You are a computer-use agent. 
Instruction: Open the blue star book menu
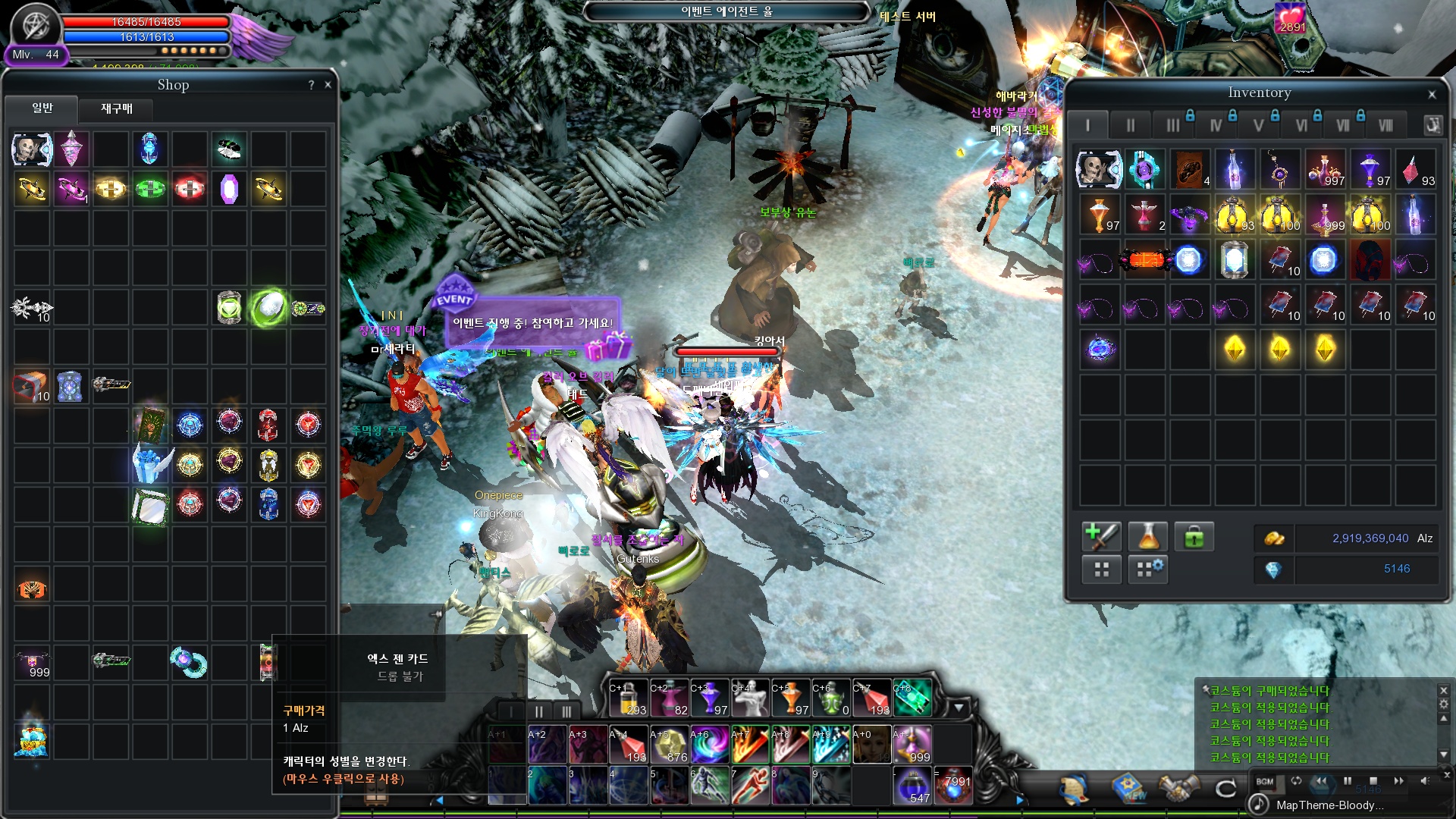1129,789
